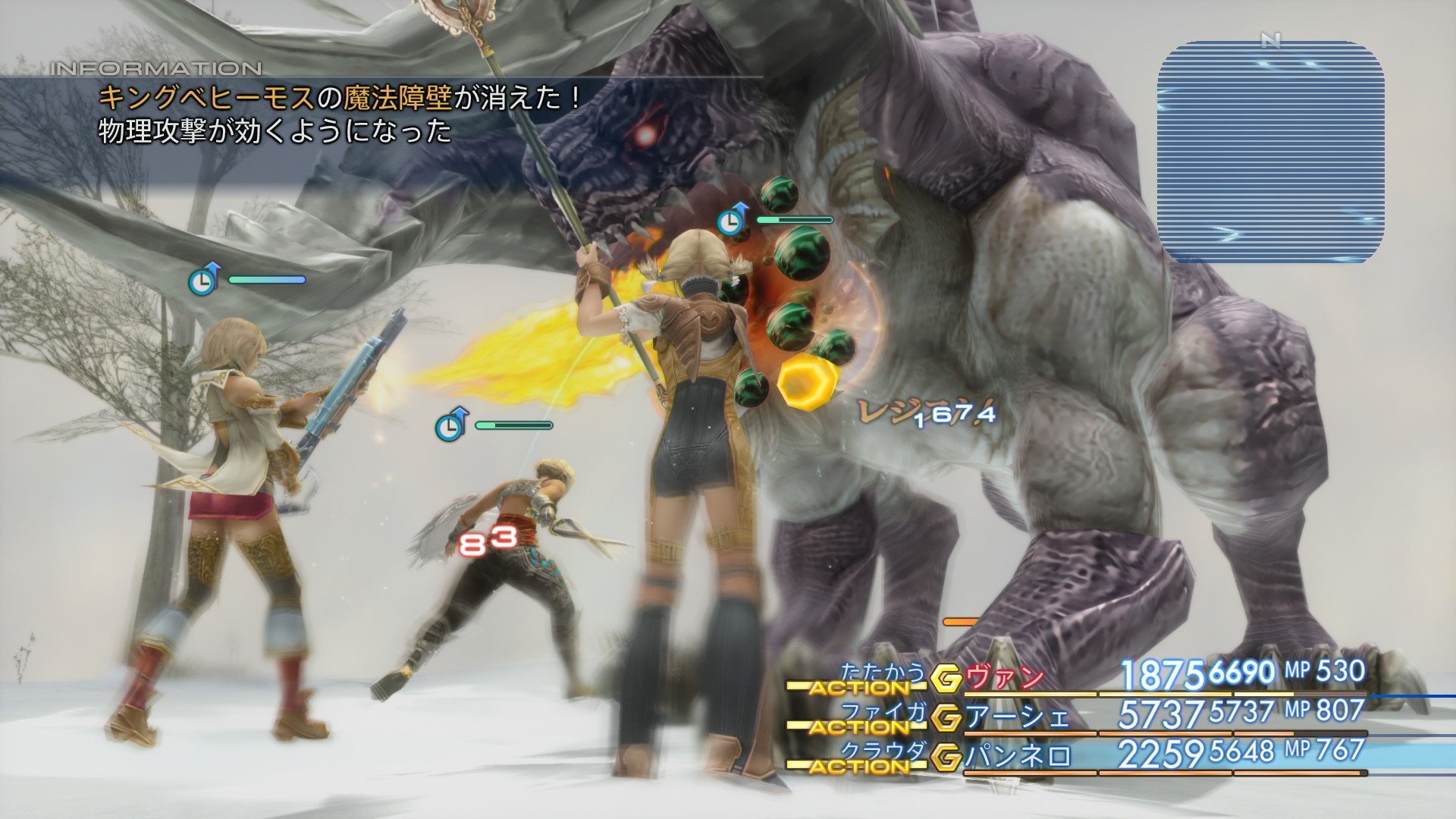Click the gambit icon beside パンネロ

[x=946, y=758]
